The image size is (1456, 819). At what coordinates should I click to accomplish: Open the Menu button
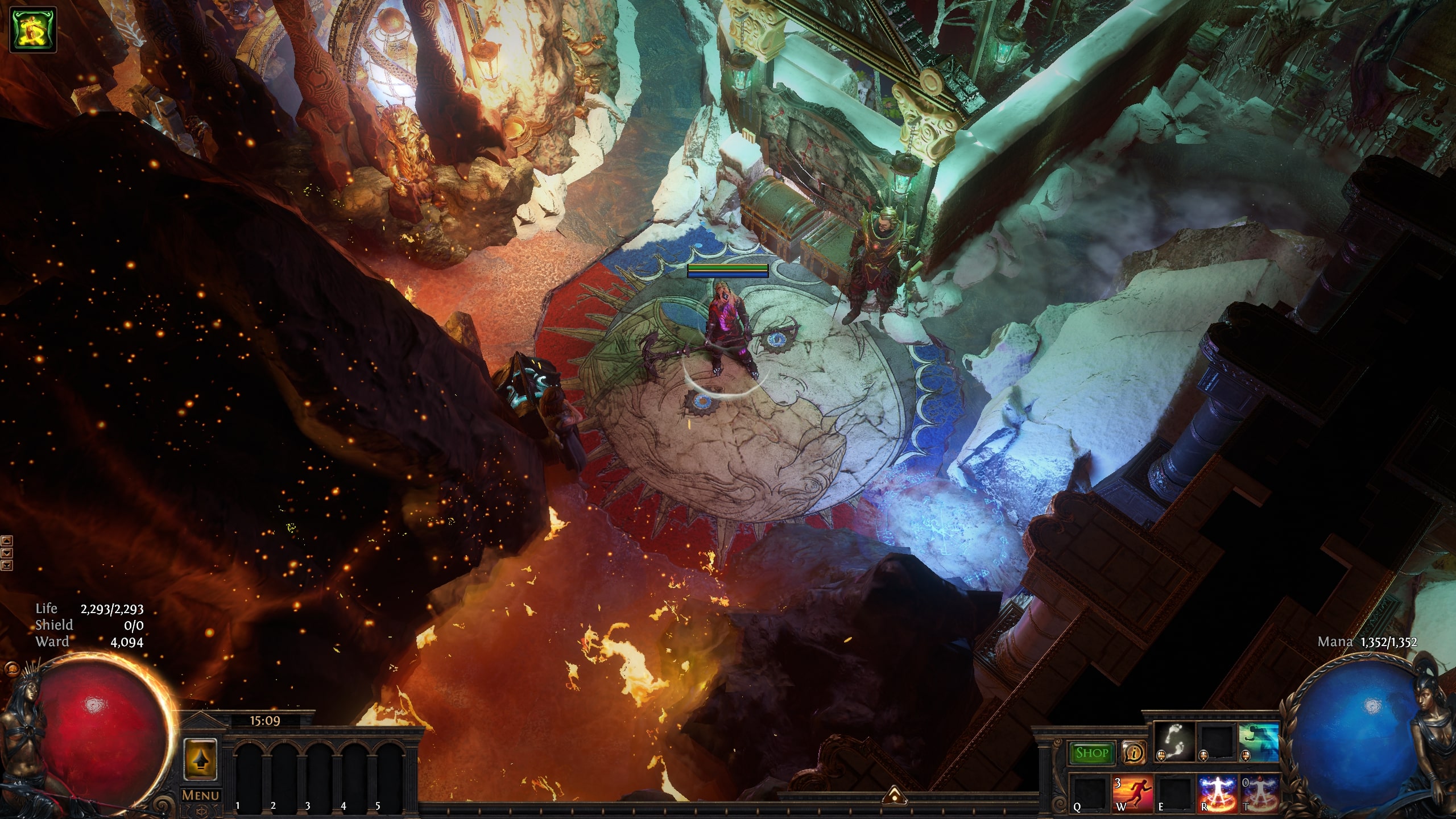coord(200,795)
